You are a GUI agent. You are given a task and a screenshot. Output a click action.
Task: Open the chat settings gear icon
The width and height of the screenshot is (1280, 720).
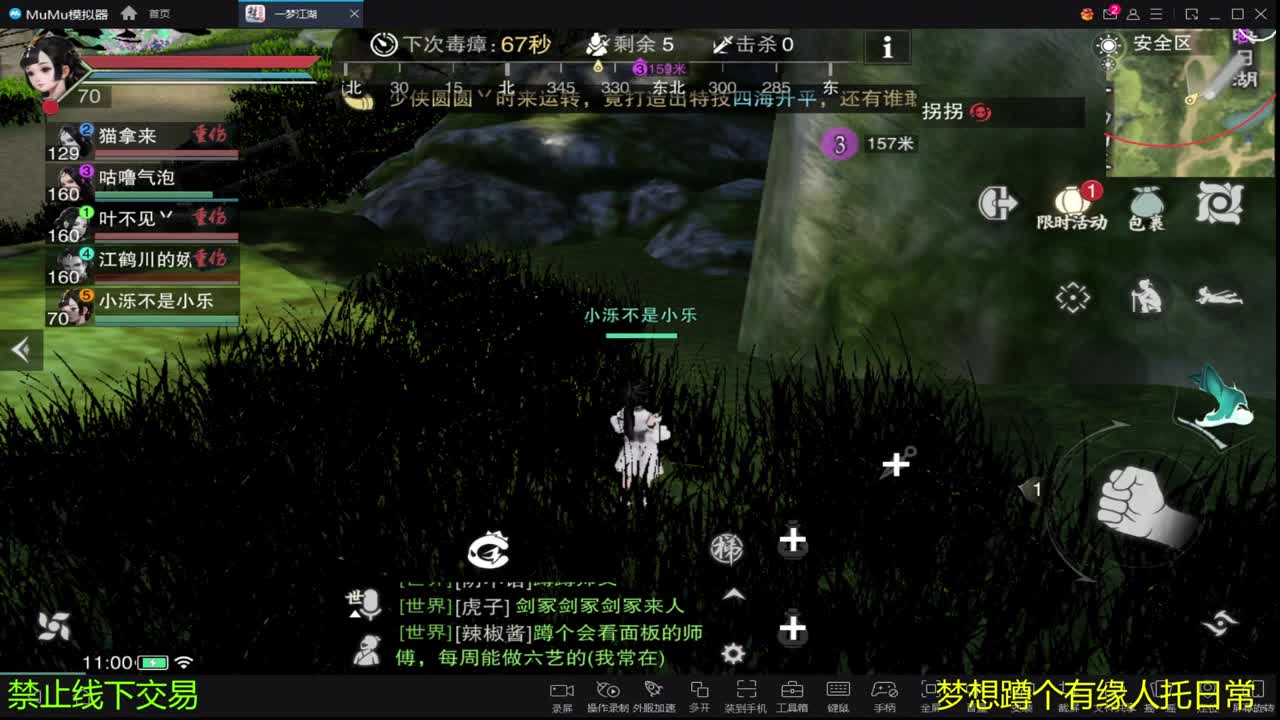(731, 653)
